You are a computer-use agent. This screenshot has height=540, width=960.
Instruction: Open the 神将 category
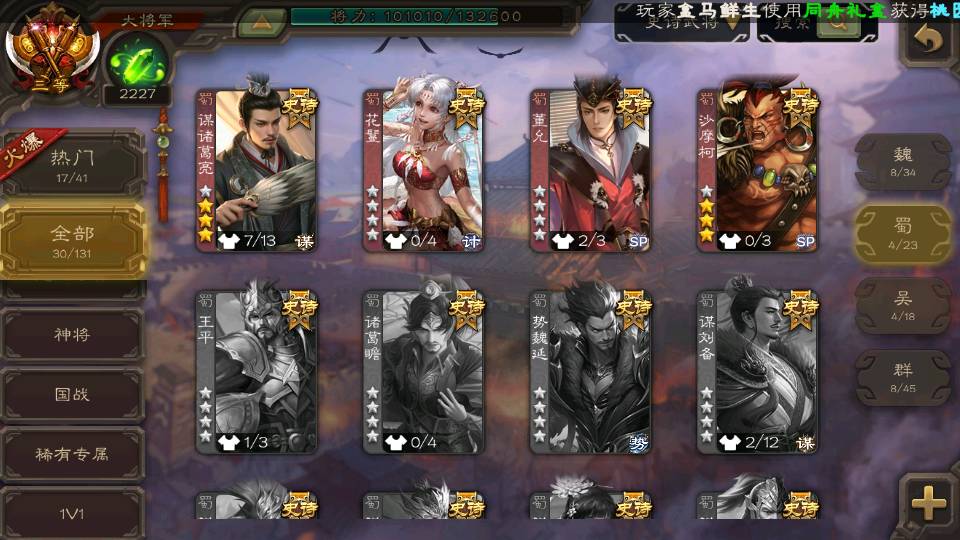tap(72, 335)
